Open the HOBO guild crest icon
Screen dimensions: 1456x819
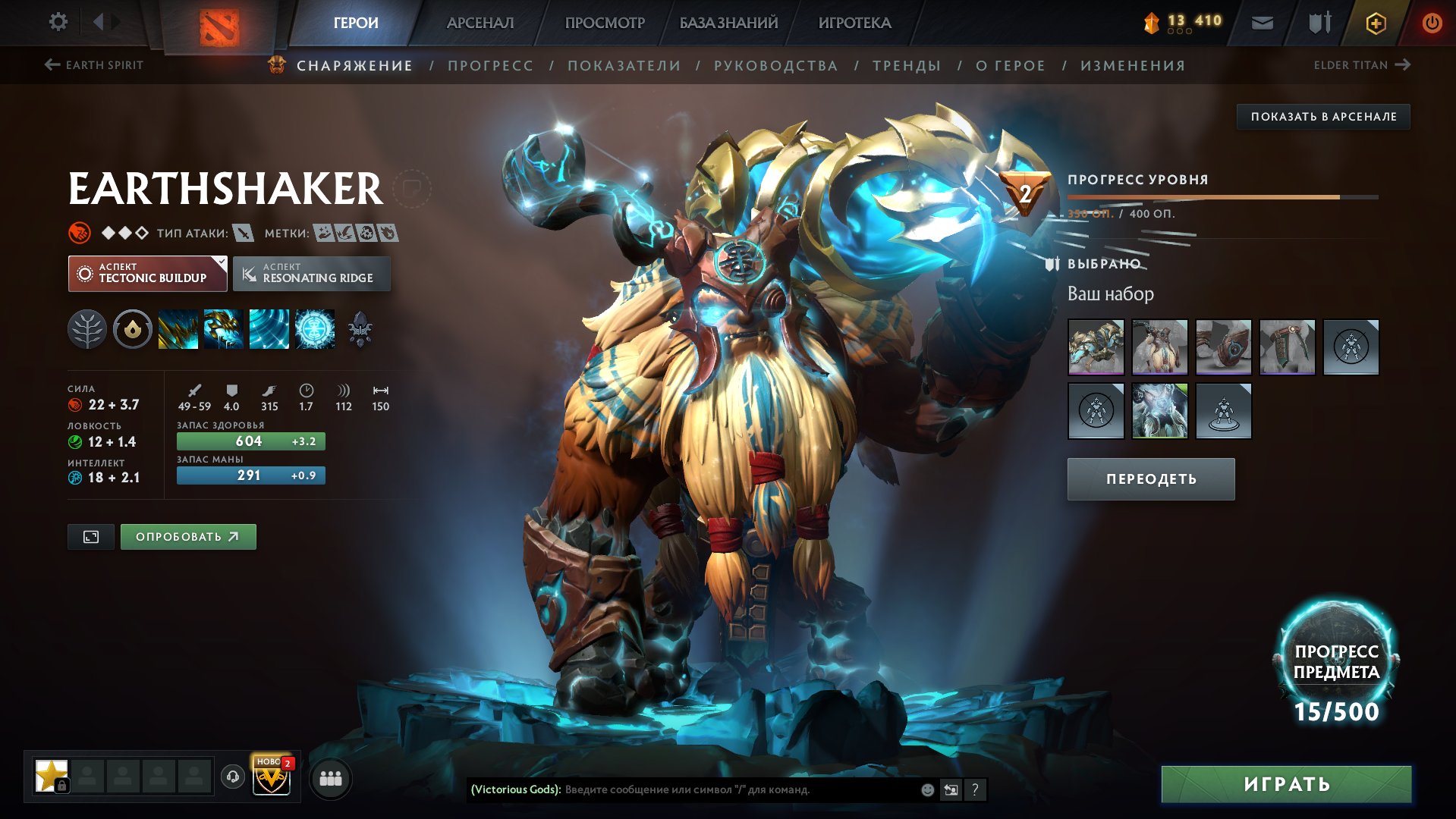[273, 777]
